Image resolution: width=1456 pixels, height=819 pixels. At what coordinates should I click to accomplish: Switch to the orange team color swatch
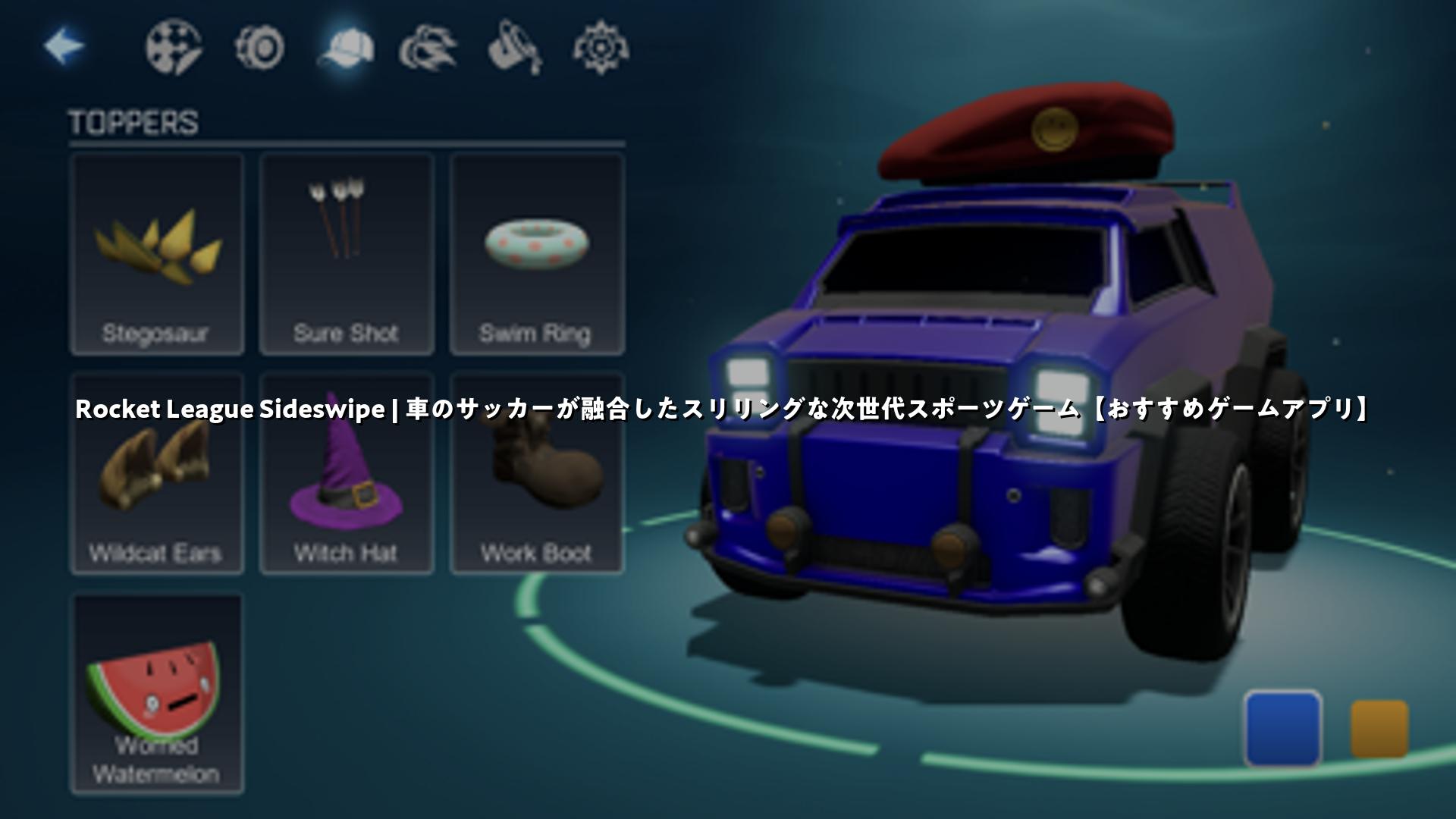(x=1379, y=729)
